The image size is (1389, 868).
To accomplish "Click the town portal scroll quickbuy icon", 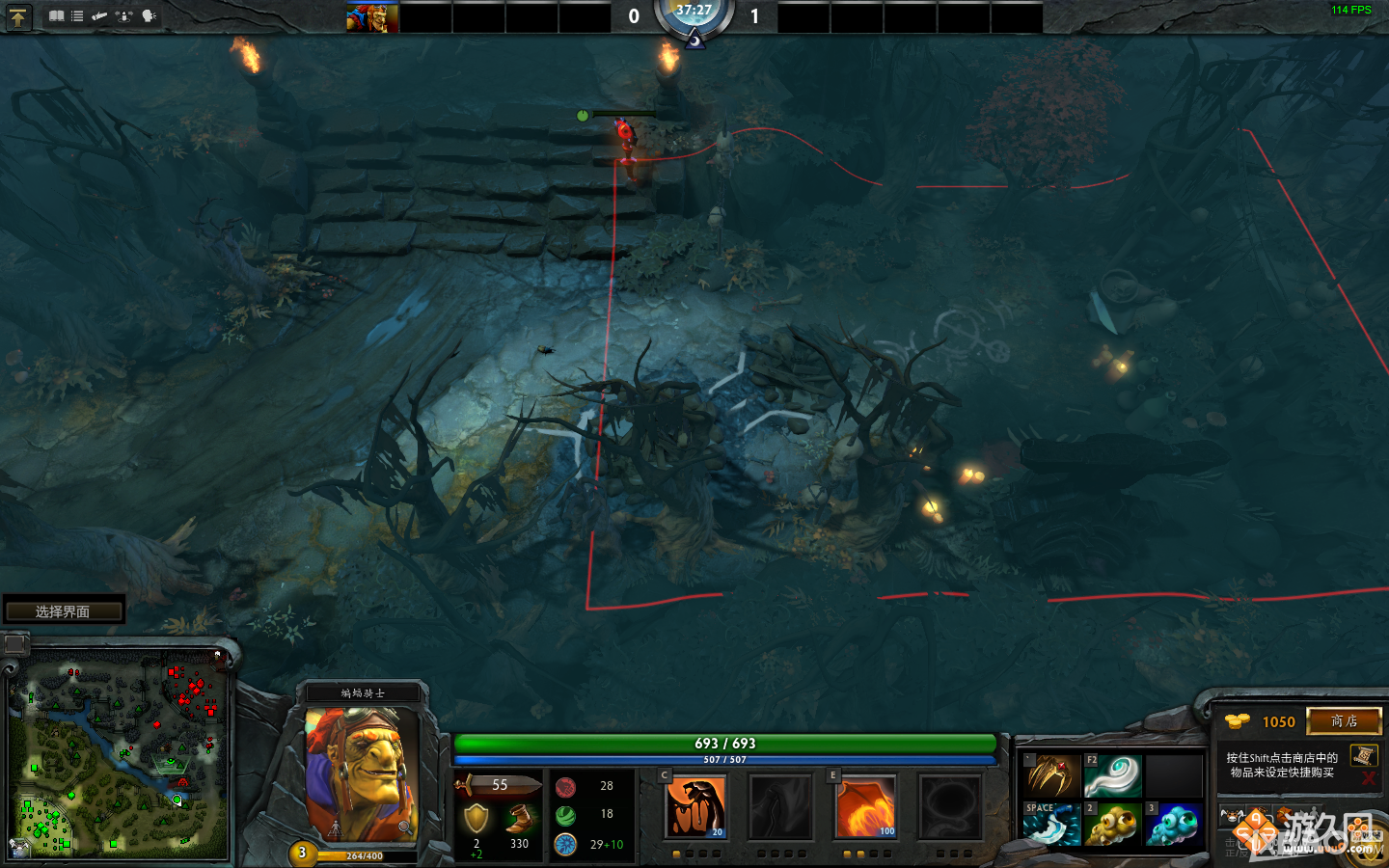I will click(1365, 757).
